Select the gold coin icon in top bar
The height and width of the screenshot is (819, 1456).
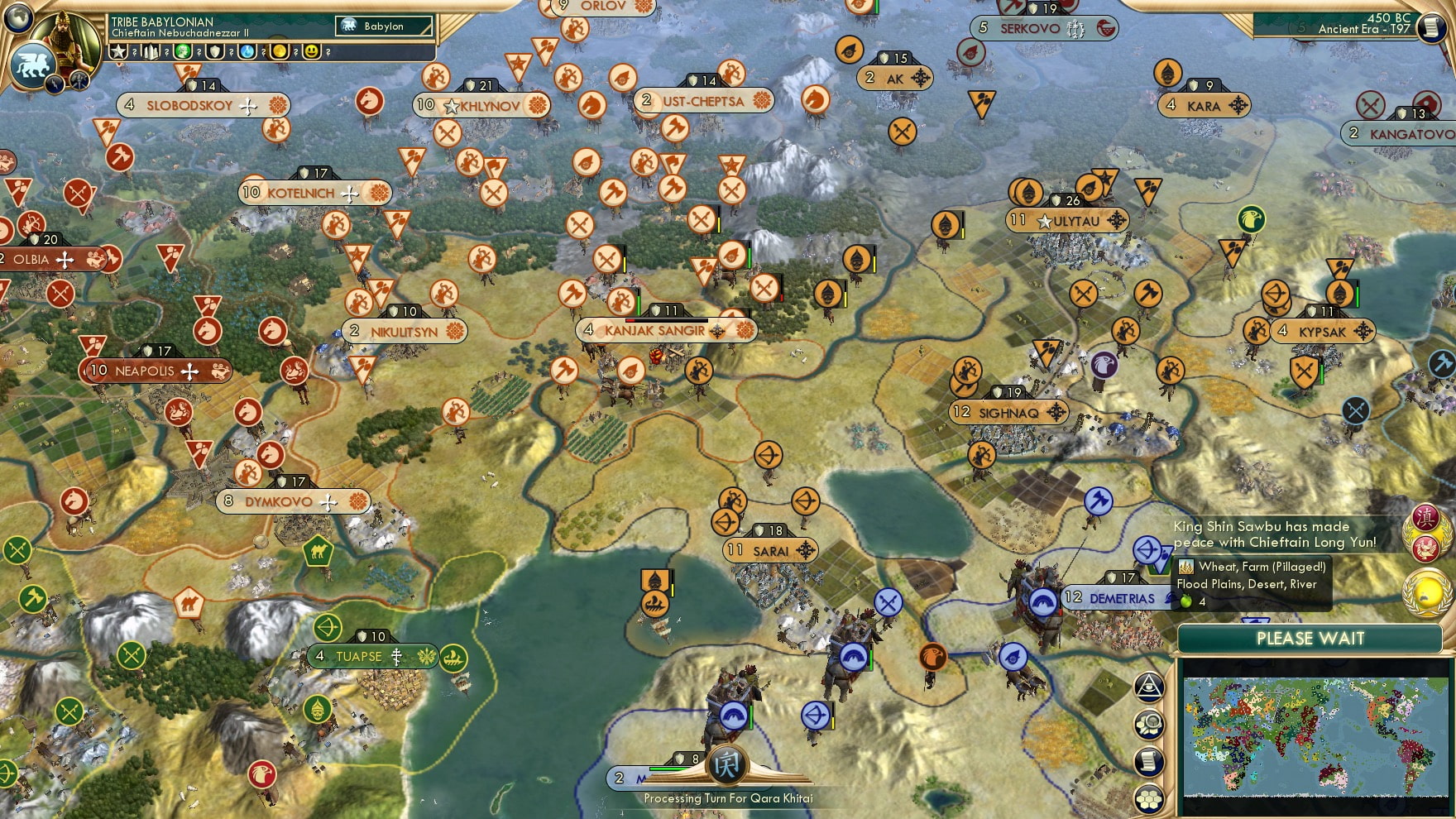[x=280, y=52]
